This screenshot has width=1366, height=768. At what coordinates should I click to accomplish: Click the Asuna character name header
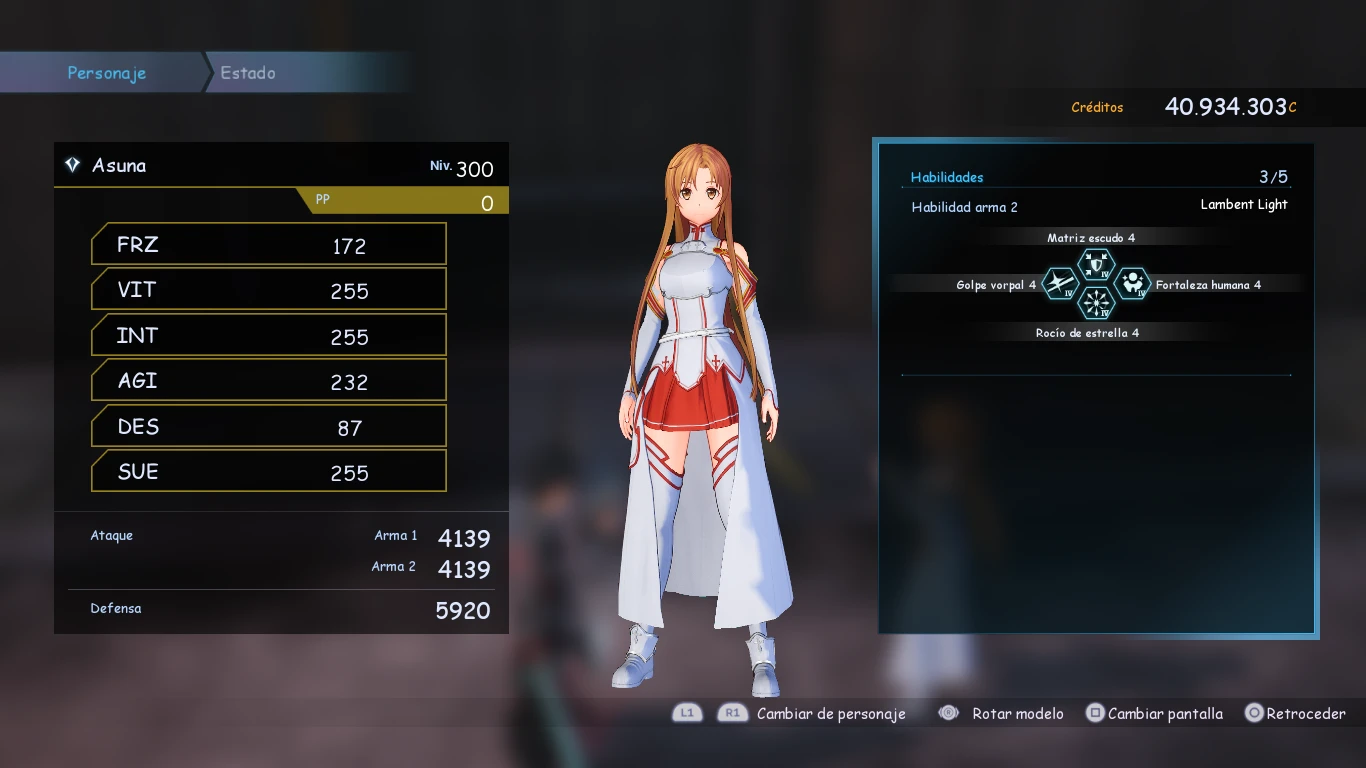(119, 166)
